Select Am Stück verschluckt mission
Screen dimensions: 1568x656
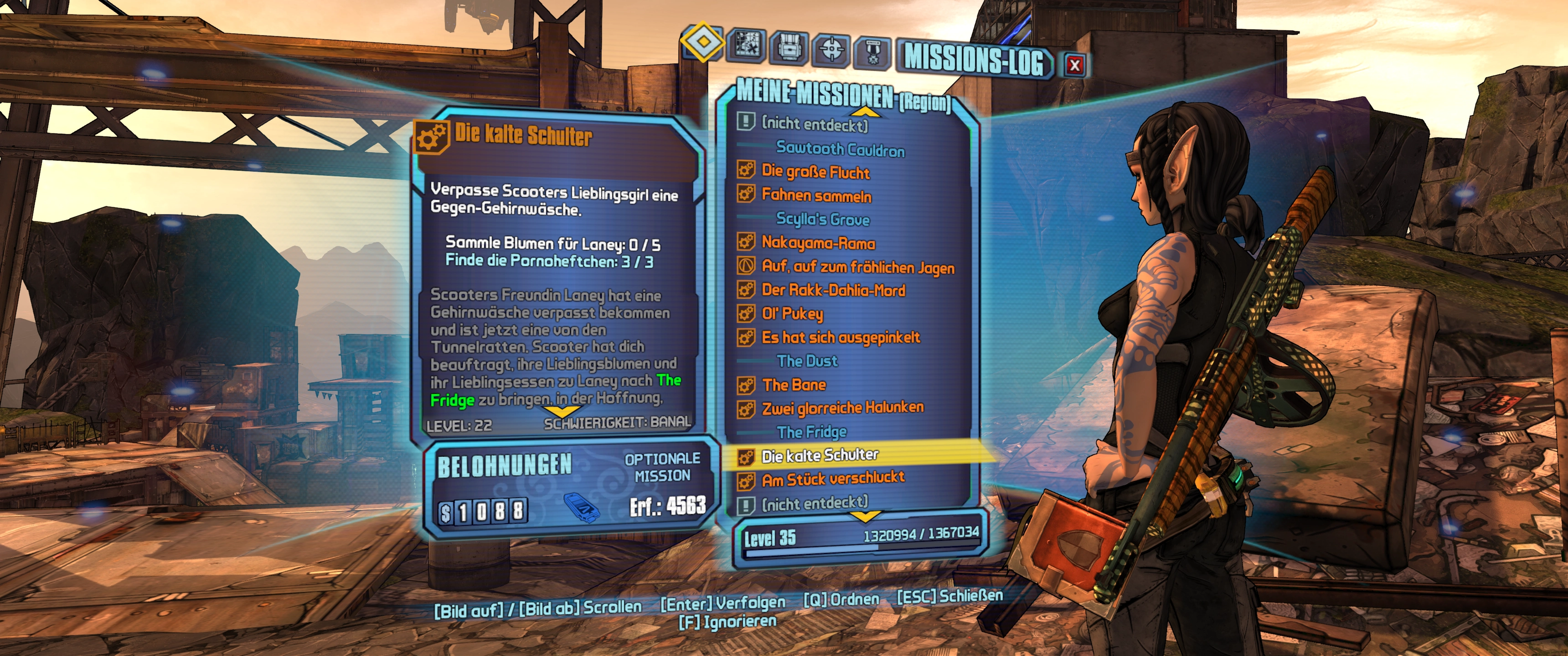pyautogui.click(x=833, y=480)
